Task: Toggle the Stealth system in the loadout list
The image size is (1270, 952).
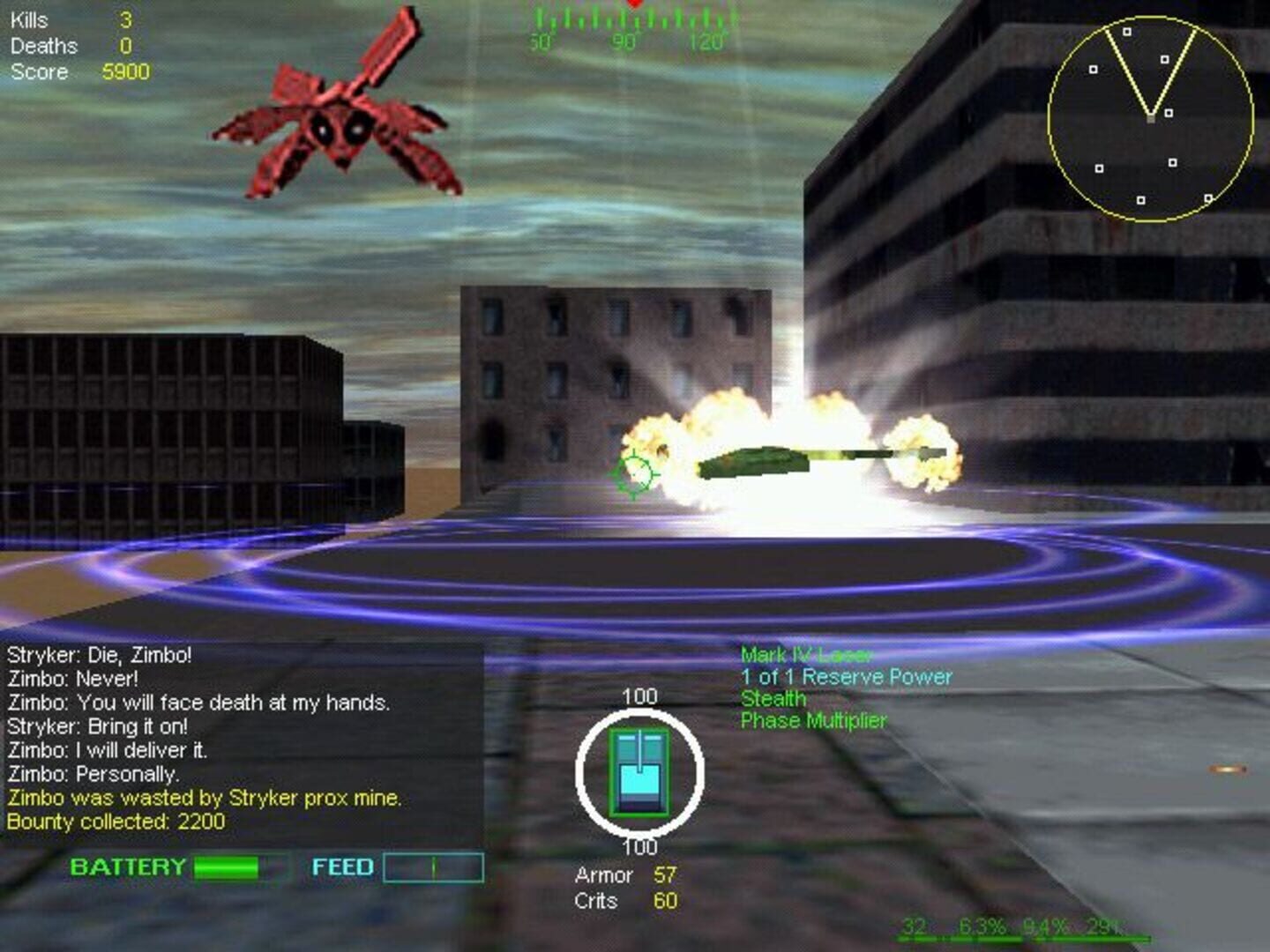Action: pos(772,698)
